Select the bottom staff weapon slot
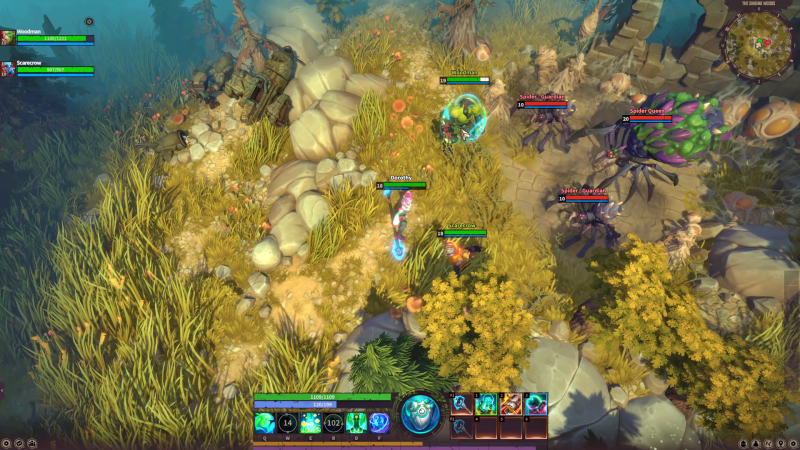 click(x=460, y=427)
